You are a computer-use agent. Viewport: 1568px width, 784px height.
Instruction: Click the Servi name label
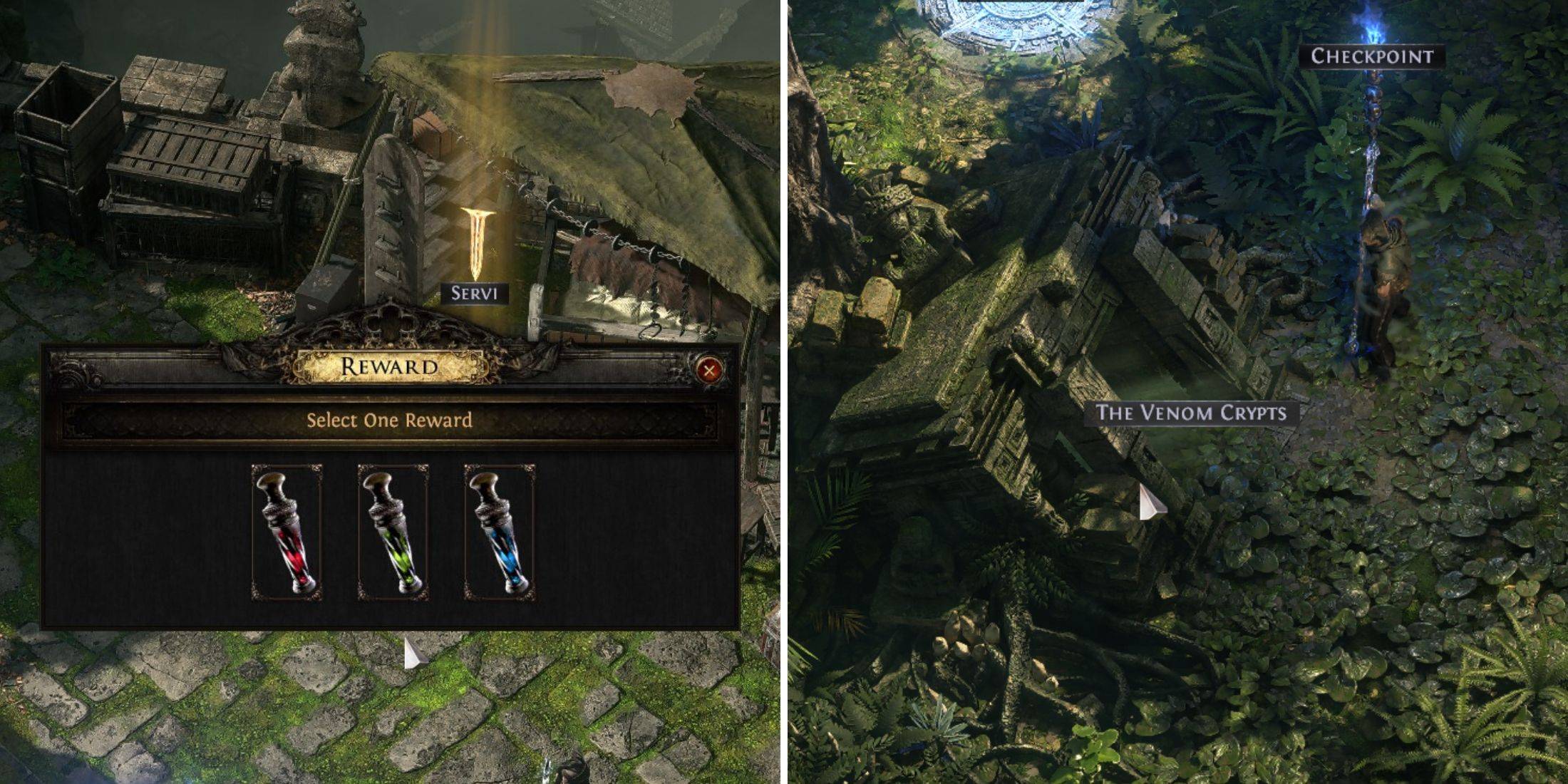click(474, 293)
